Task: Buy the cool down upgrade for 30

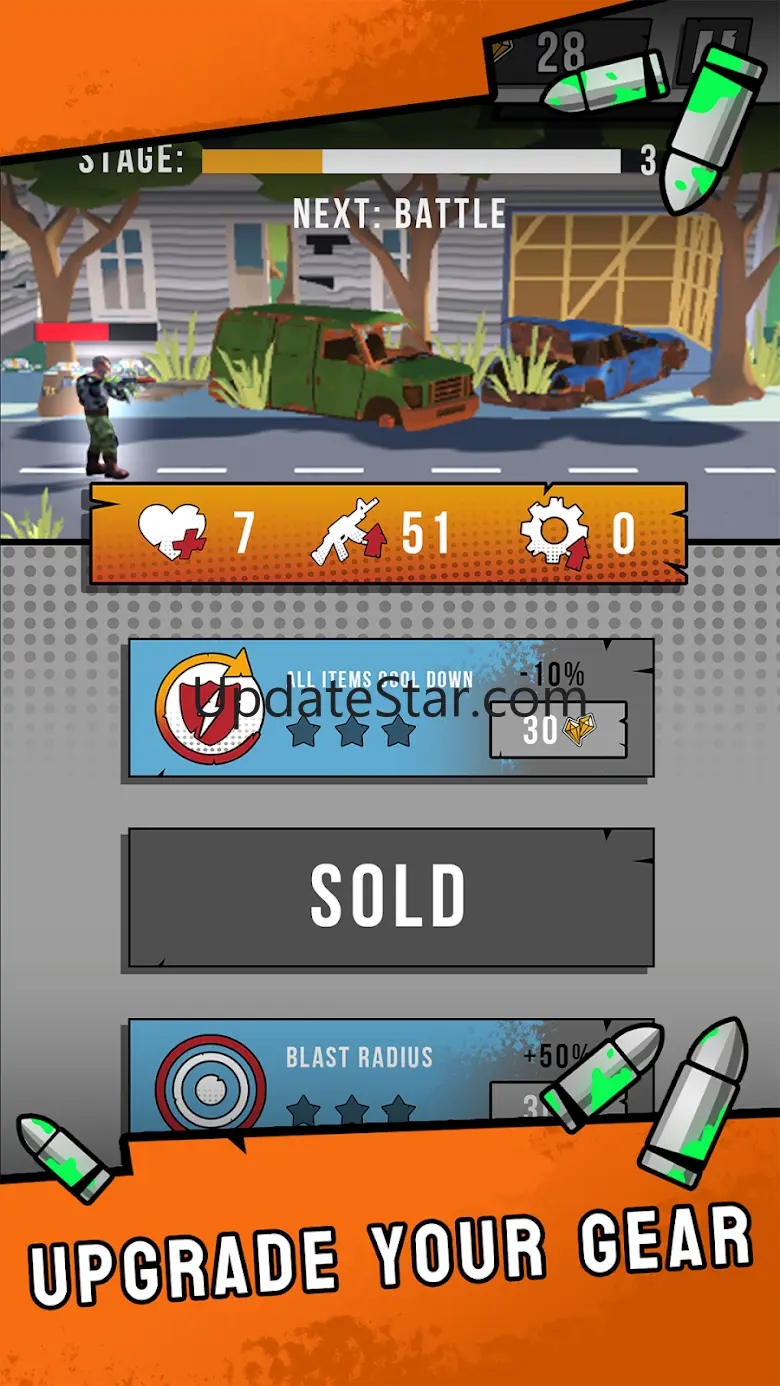Action: point(557,731)
